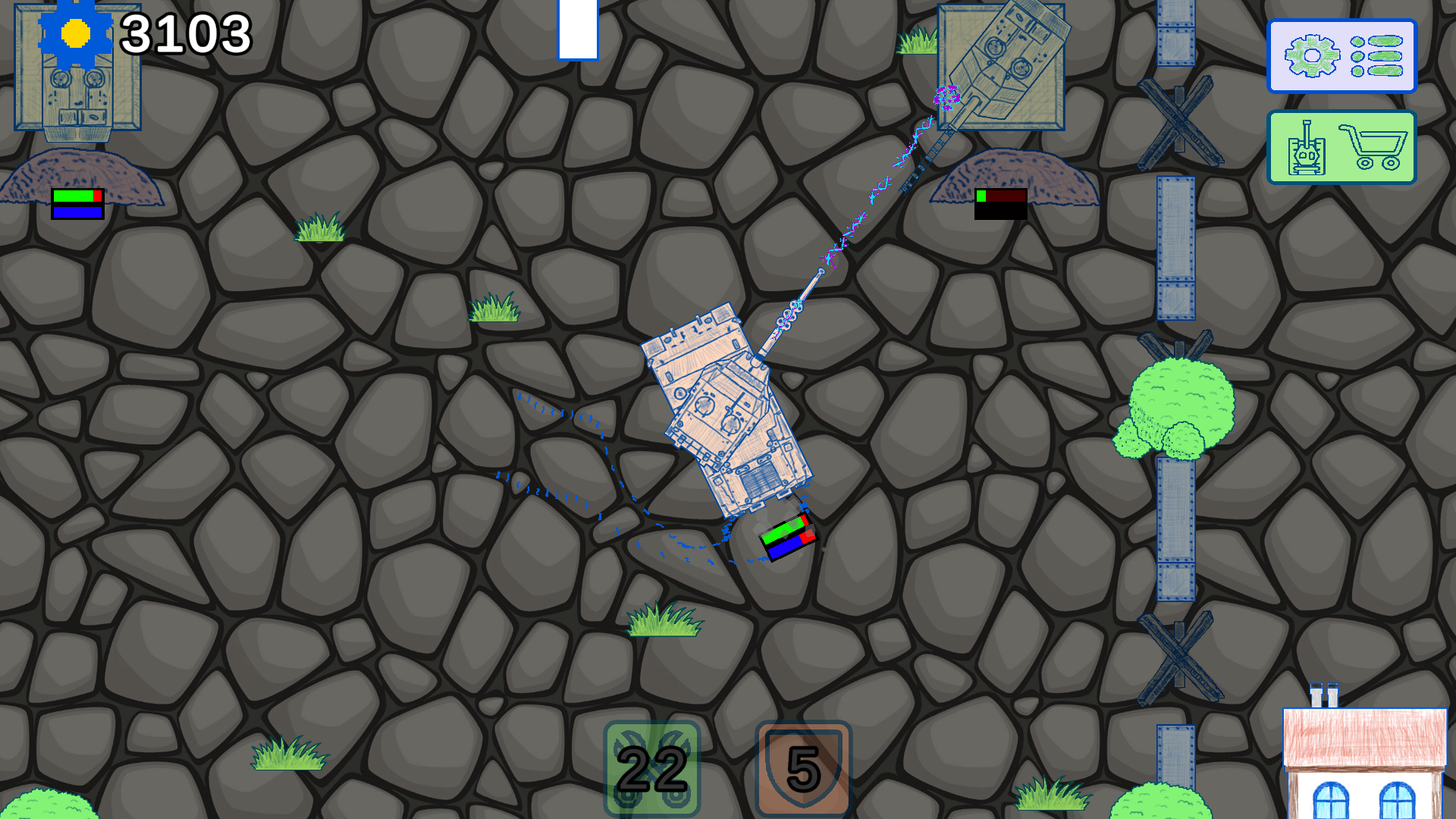
Task: Toggle the green garage and shop panel
Action: click(1343, 146)
